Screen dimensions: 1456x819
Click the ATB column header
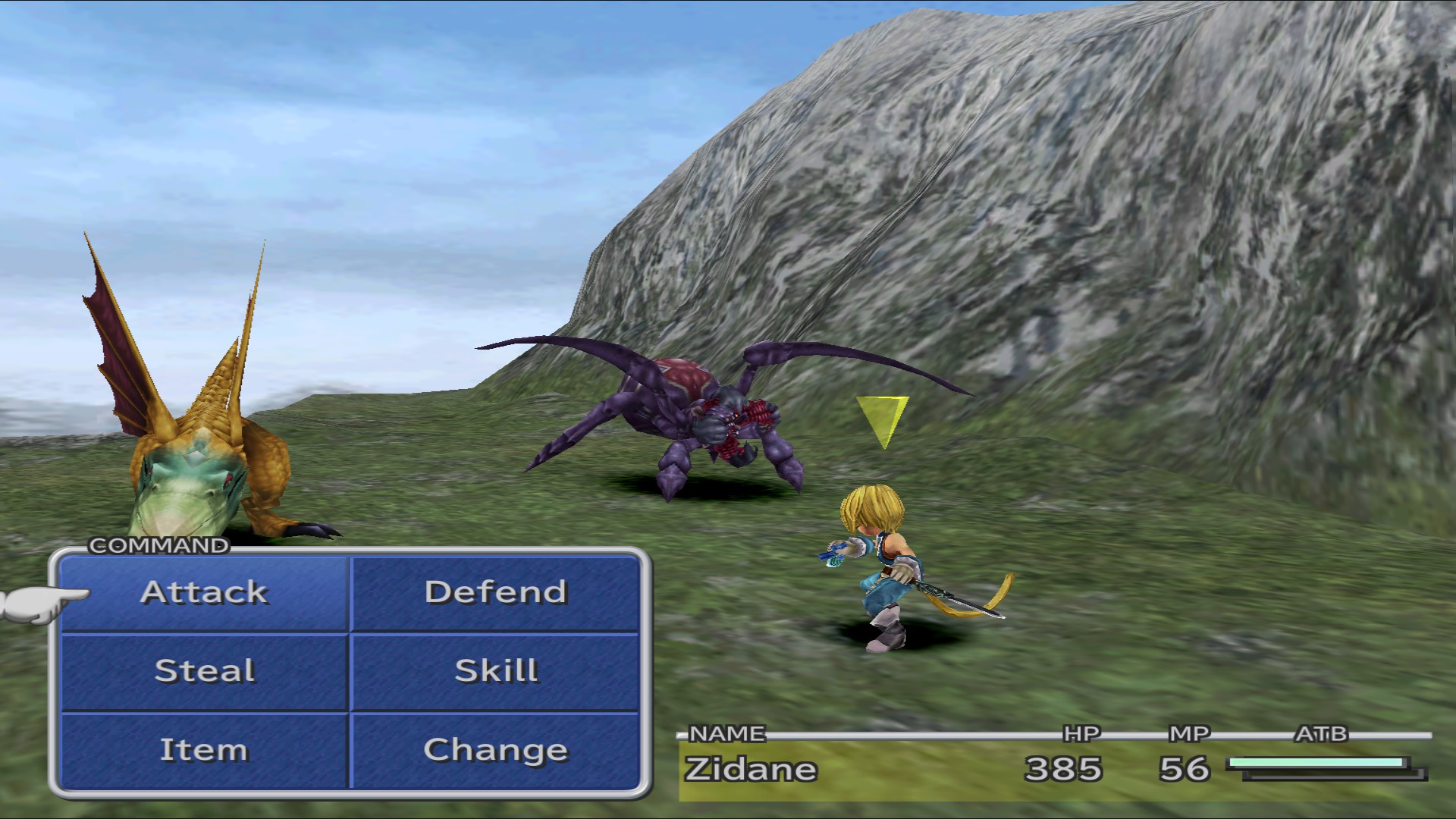pyautogui.click(x=1323, y=733)
